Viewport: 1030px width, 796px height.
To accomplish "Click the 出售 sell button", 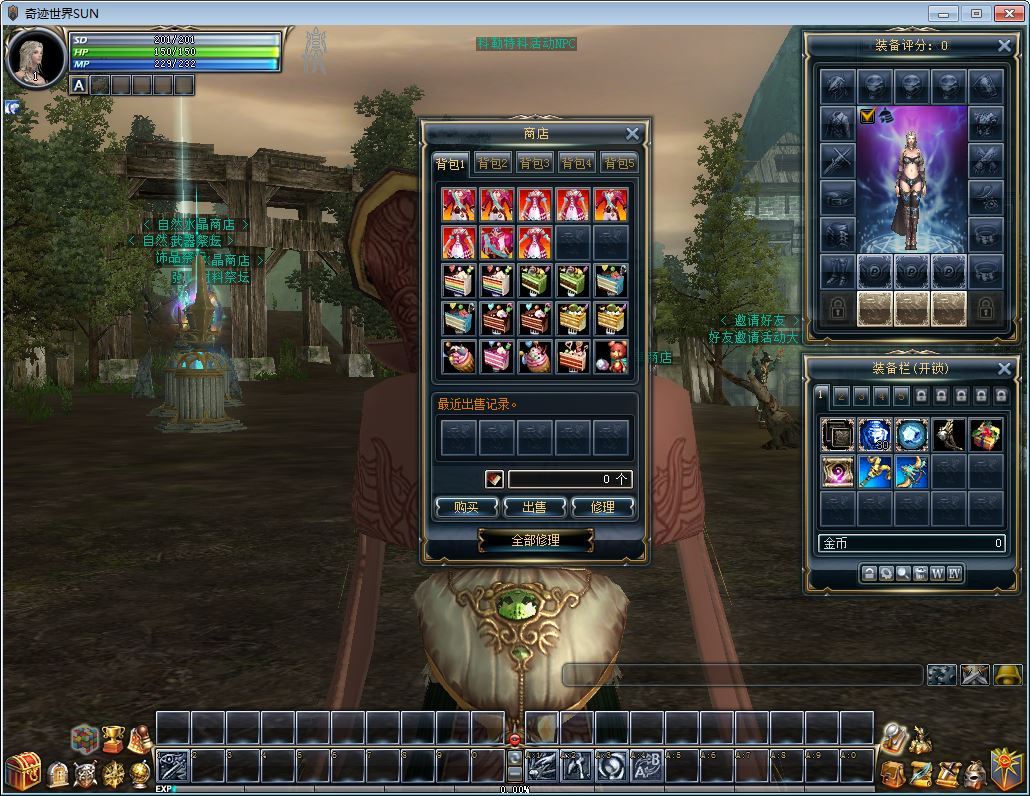I will 534,508.
